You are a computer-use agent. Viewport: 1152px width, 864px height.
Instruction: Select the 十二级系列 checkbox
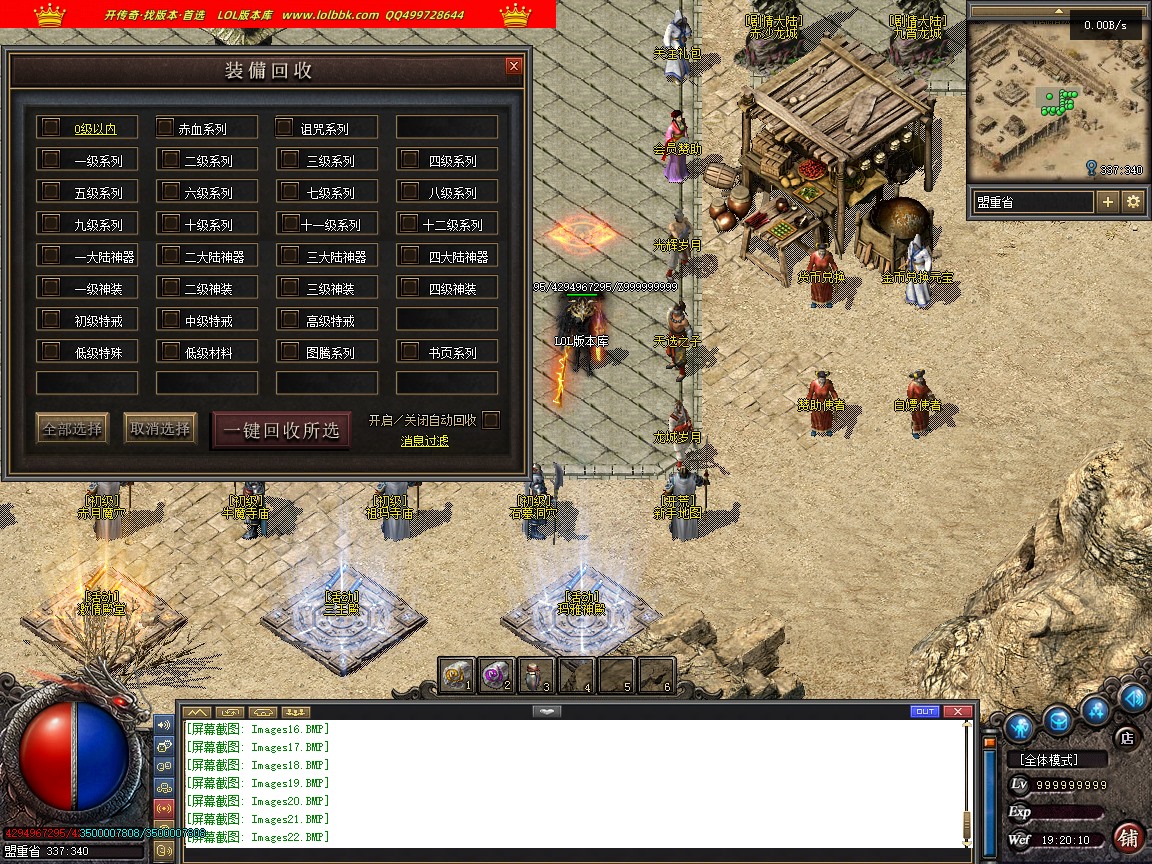(408, 224)
